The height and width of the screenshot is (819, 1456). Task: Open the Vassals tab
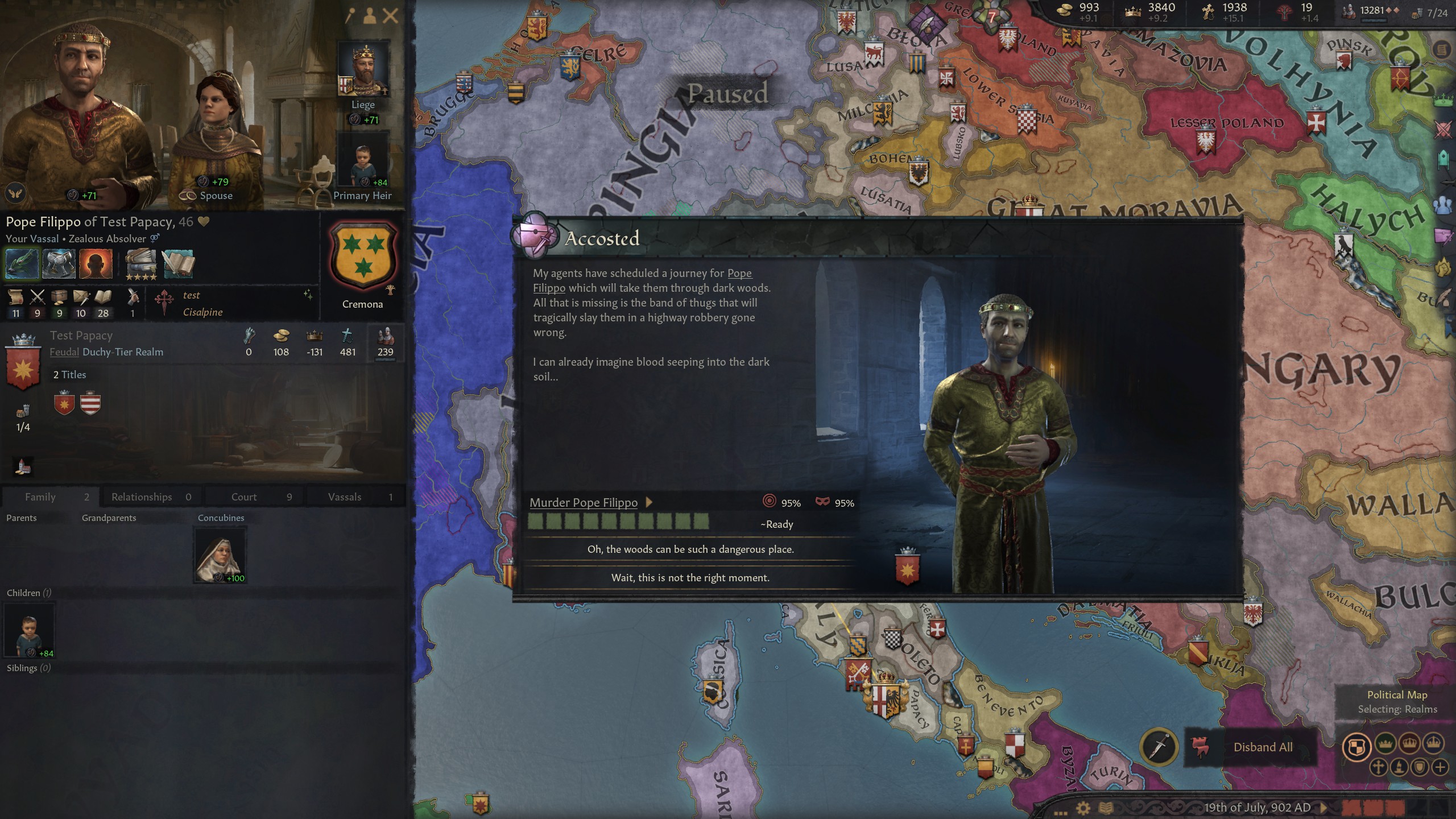click(344, 497)
